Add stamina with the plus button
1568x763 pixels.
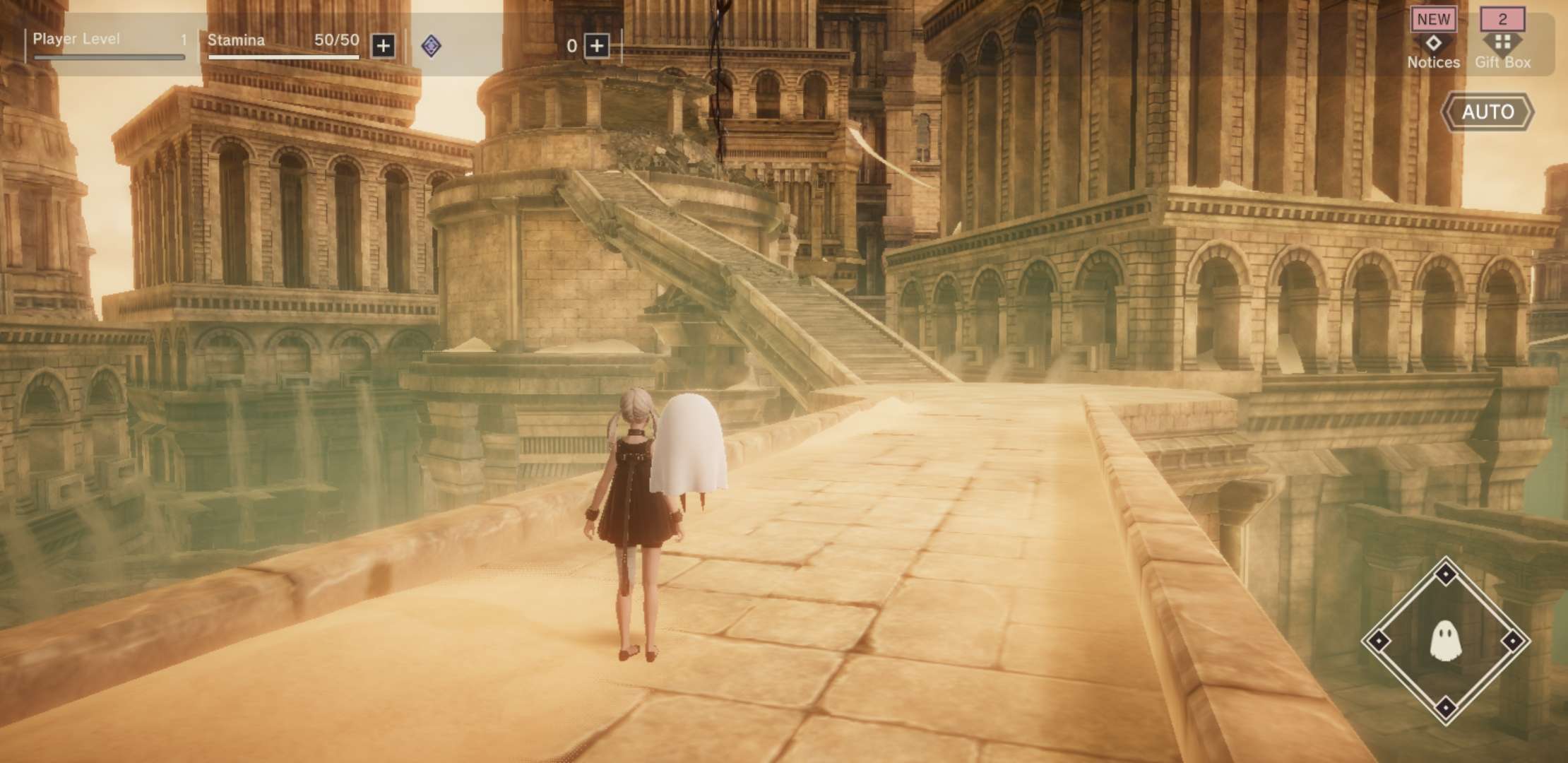pyautogui.click(x=383, y=47)
